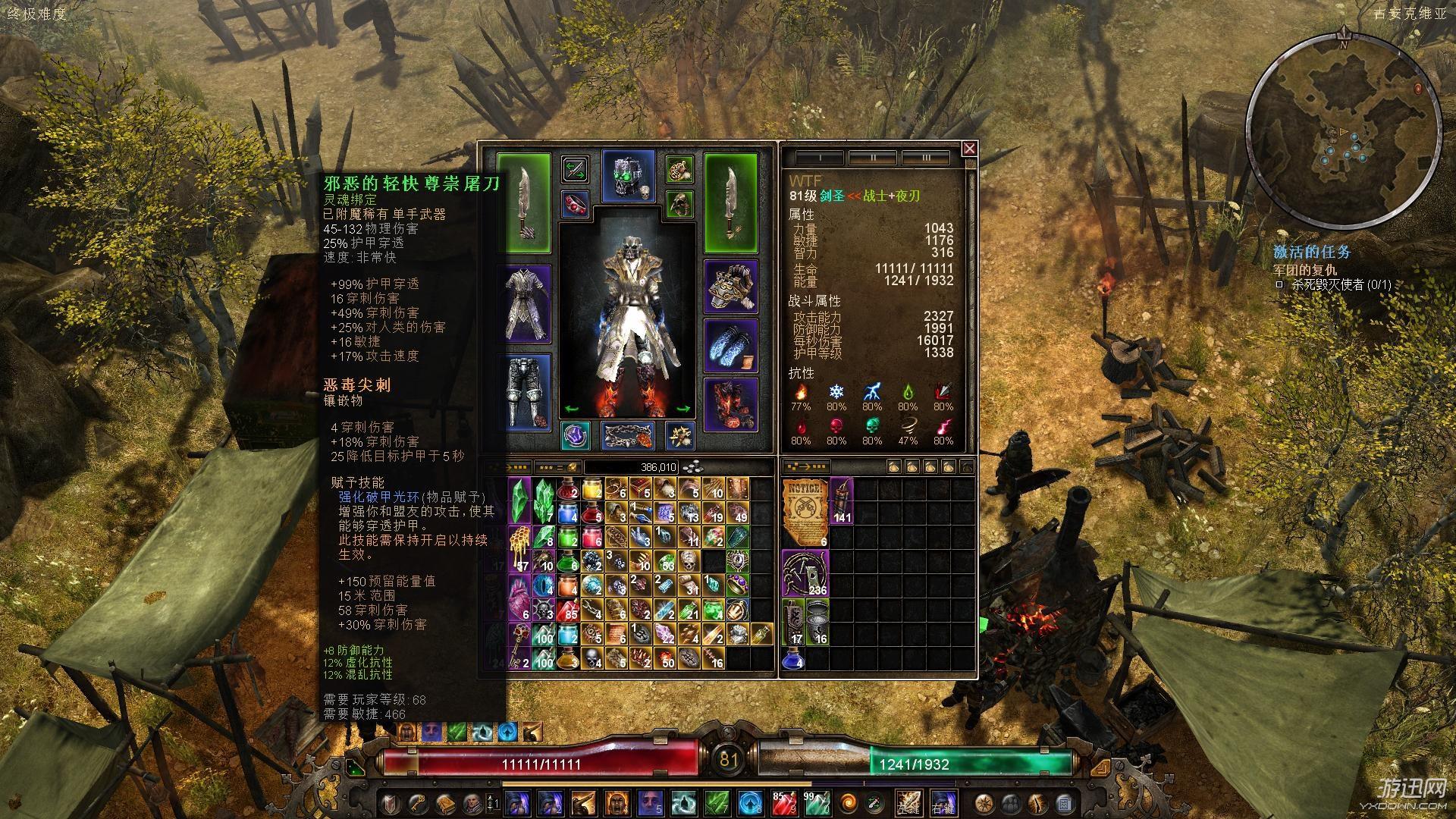The image size is (1456, 819).
Task: Pick the dynamite stack of 141
Action: (842, 501)
